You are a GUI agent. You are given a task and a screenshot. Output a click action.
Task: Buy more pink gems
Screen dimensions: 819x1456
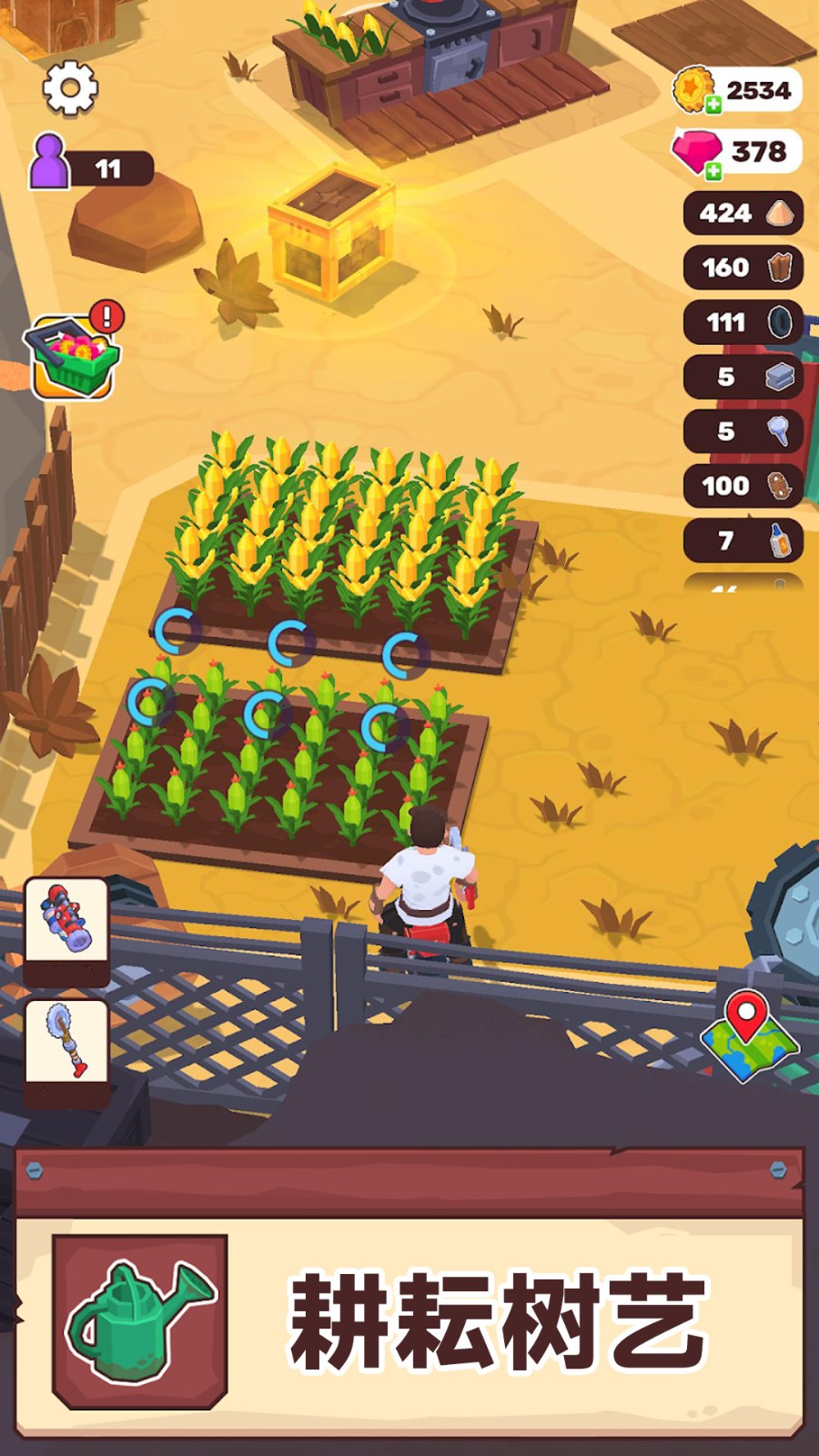click(x=713, y=170)
